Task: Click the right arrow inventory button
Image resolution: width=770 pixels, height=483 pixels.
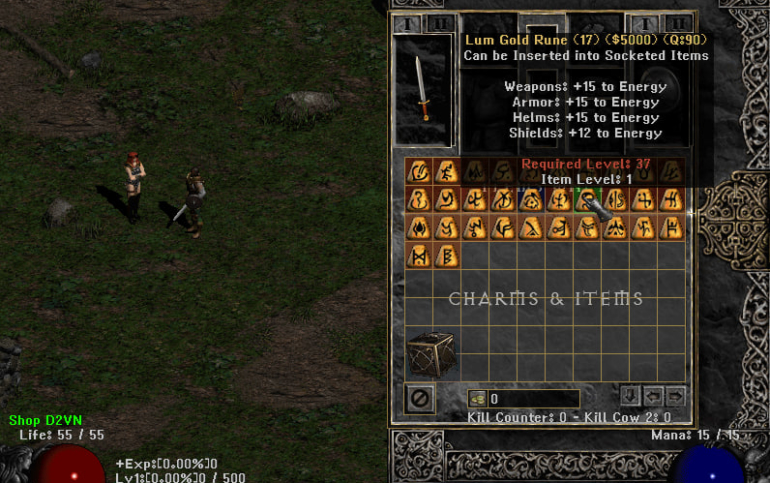Action: pos(676,396)
